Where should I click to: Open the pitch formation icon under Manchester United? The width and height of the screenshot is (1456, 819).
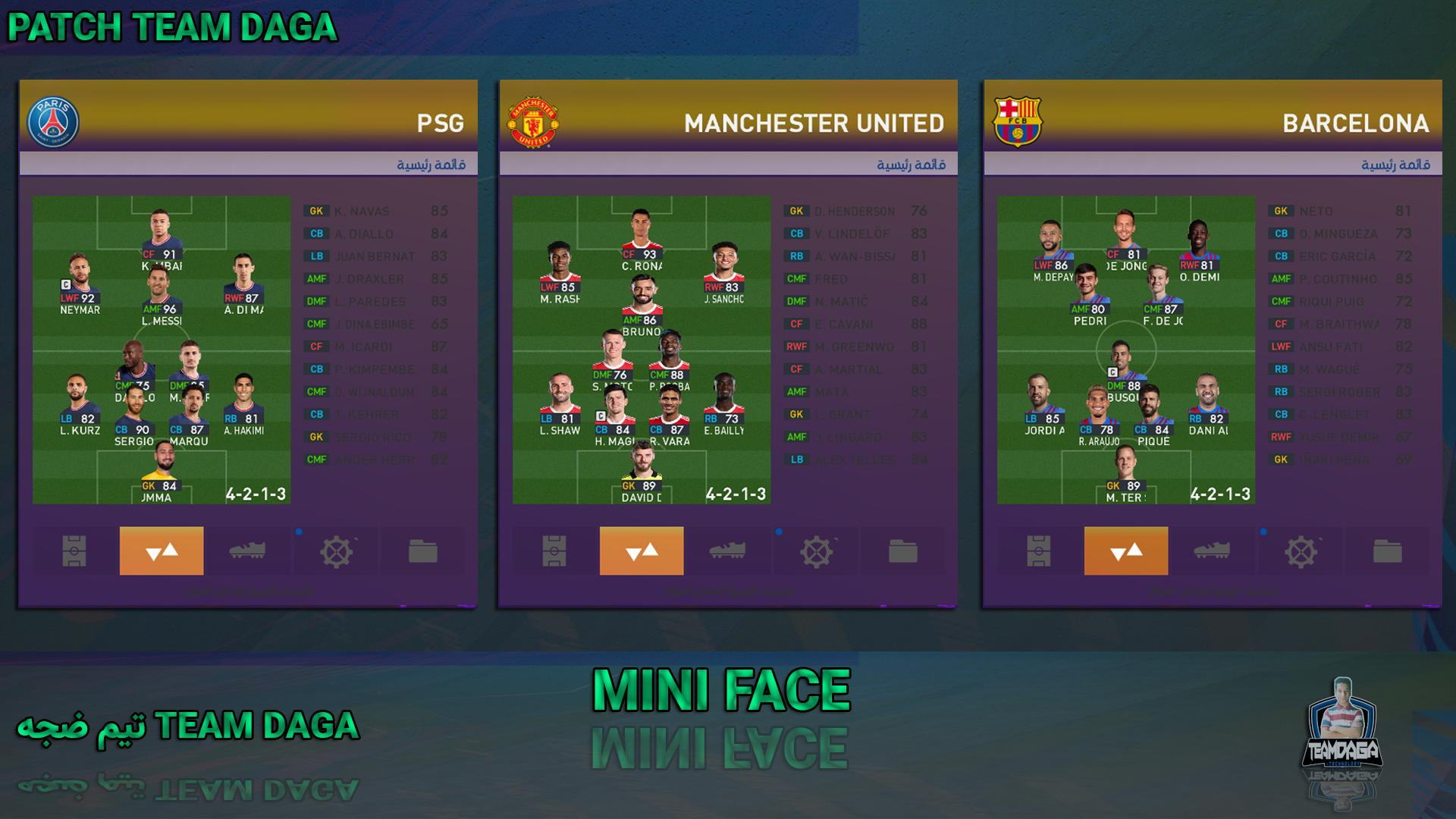click(x=554, y=551)
